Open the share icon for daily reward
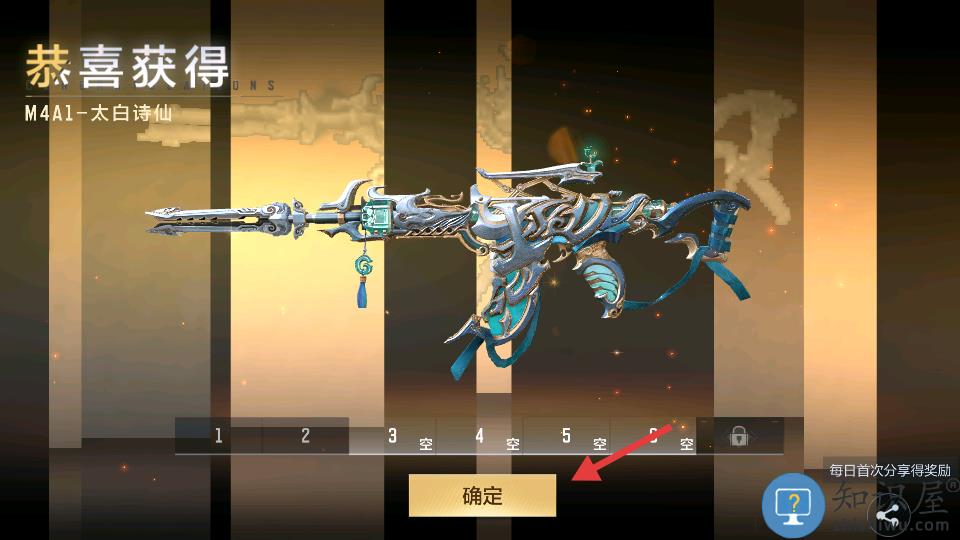 pyautogui.click(x=887, y=515)
